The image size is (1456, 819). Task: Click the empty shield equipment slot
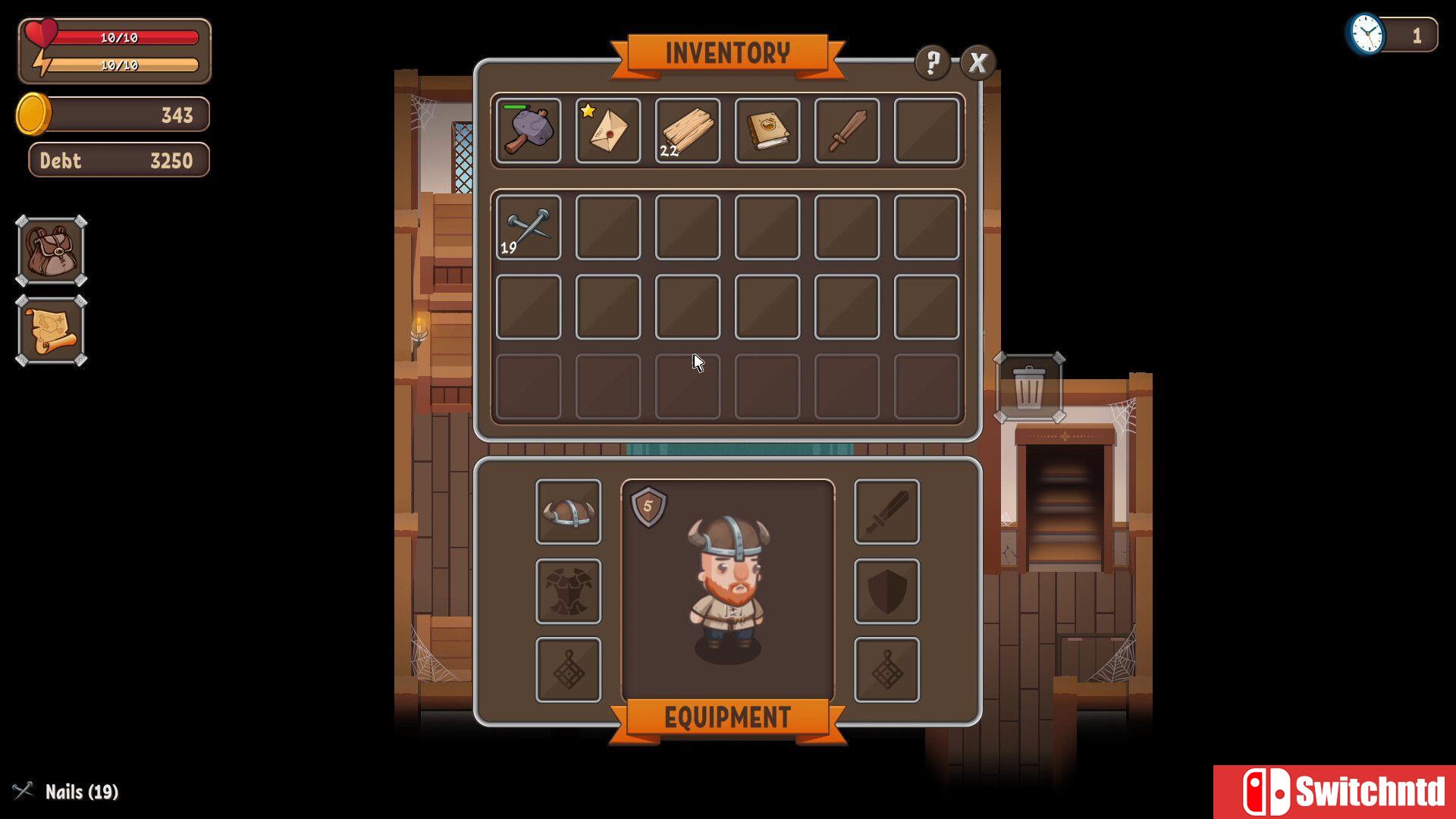(x=886, y=591)
